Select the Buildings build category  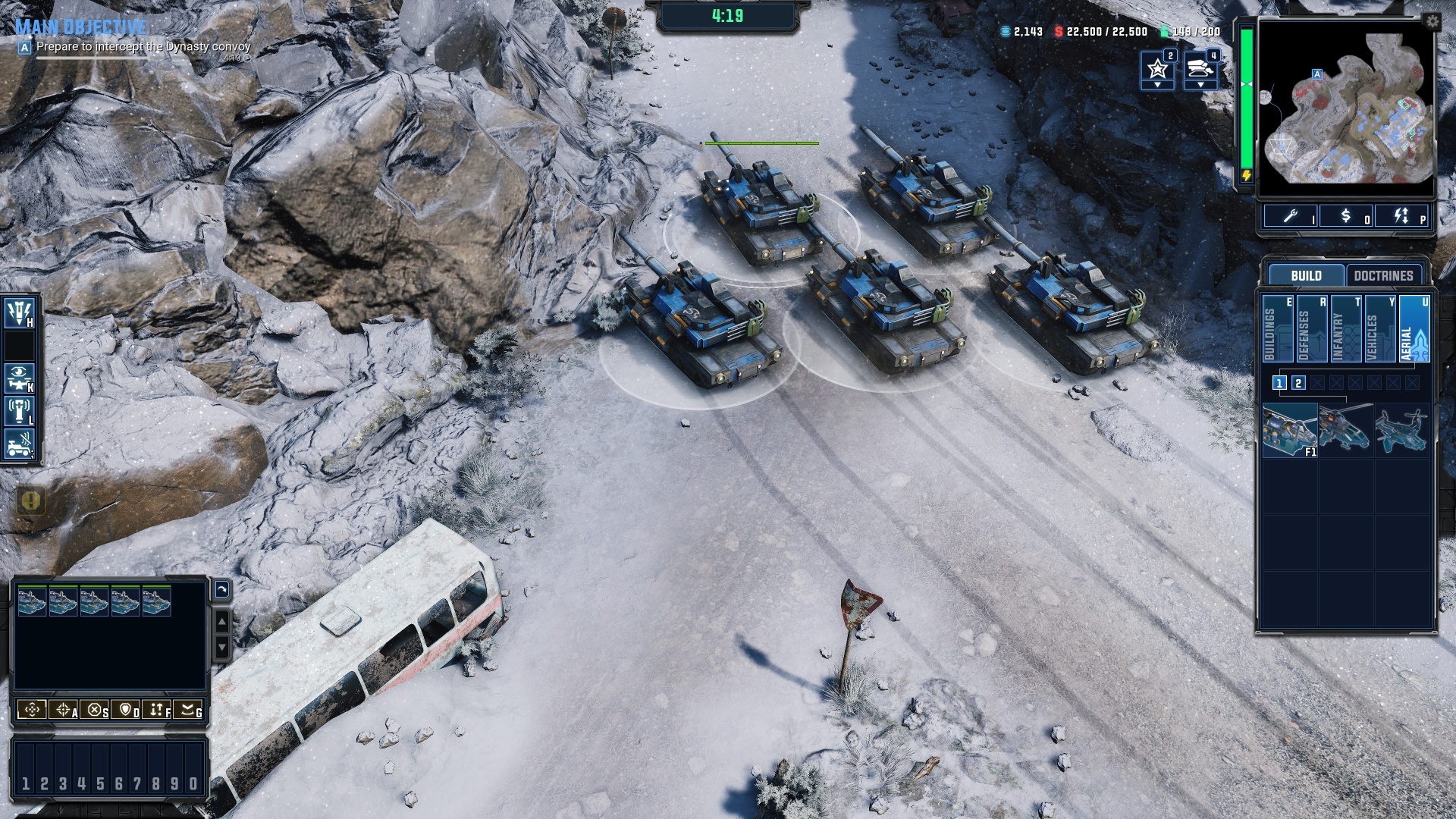[1277, 329]
